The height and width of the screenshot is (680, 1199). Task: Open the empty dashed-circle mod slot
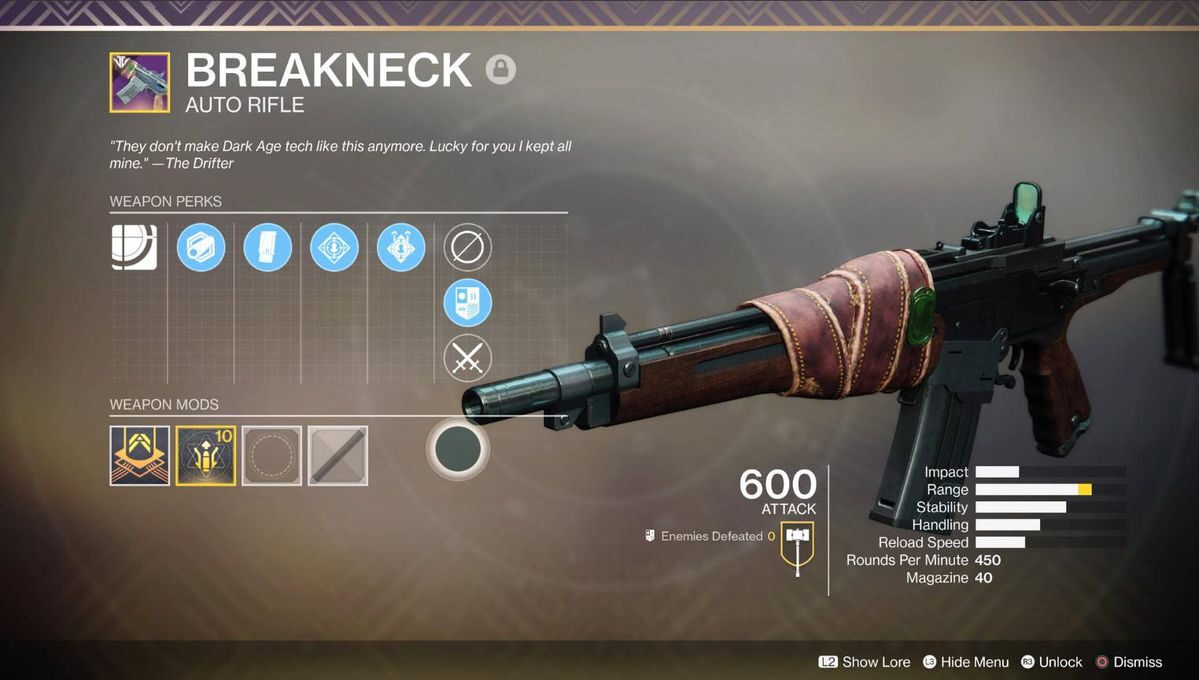click(x=272, y=456)
